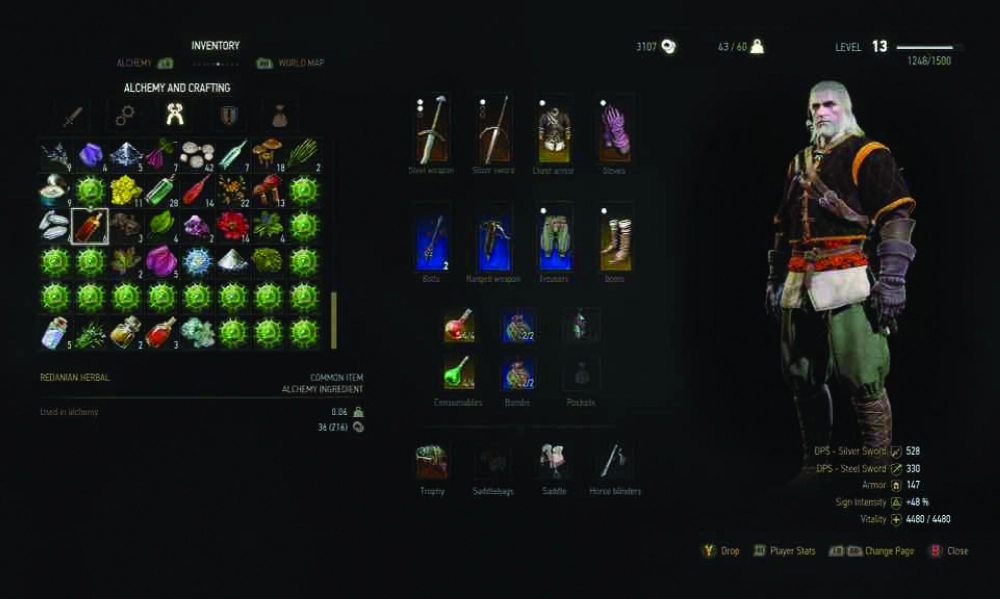Click the crossbow ranged weapon slot

[x=494, y=240]
